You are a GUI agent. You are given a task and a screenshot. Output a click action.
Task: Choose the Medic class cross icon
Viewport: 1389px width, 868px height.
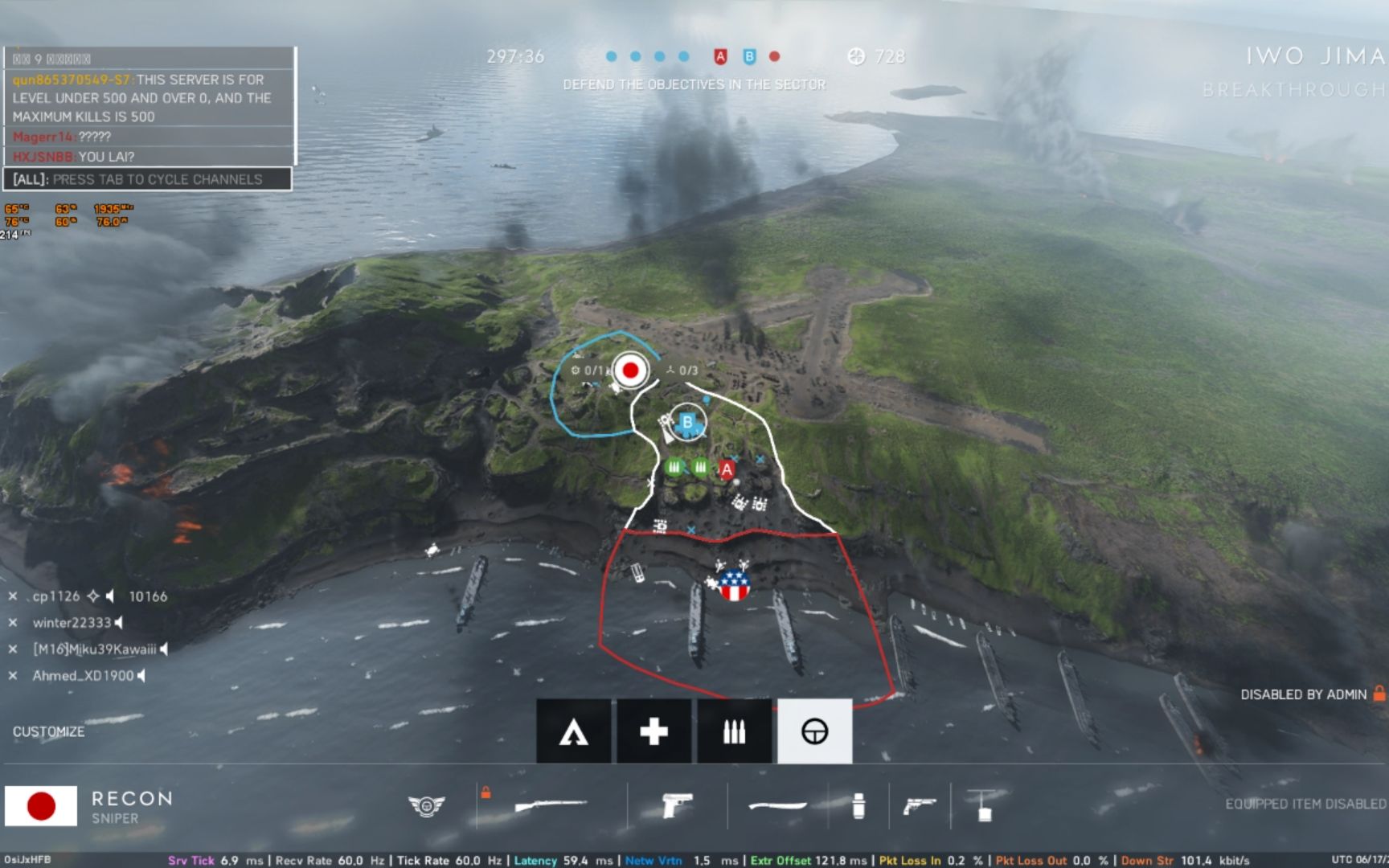point(654,731)
